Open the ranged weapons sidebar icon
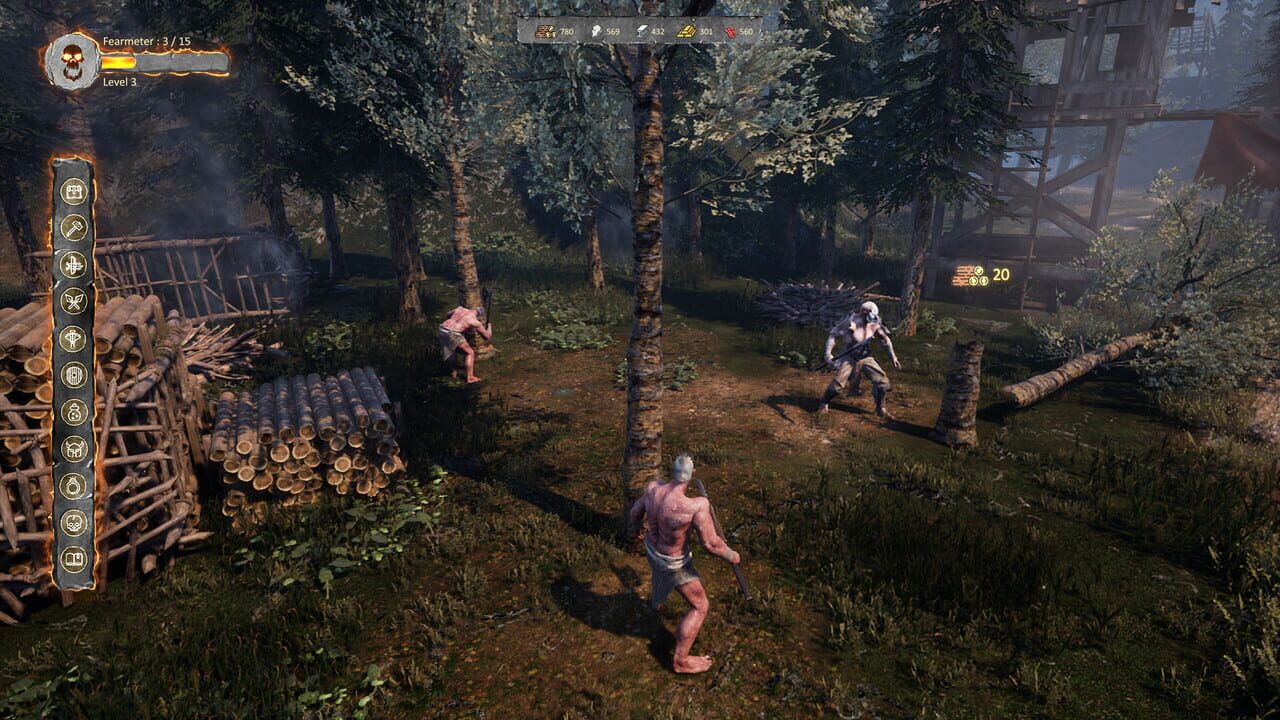Image resolution: width=1280 pixels, height=720 pixels. coord(75,261)
